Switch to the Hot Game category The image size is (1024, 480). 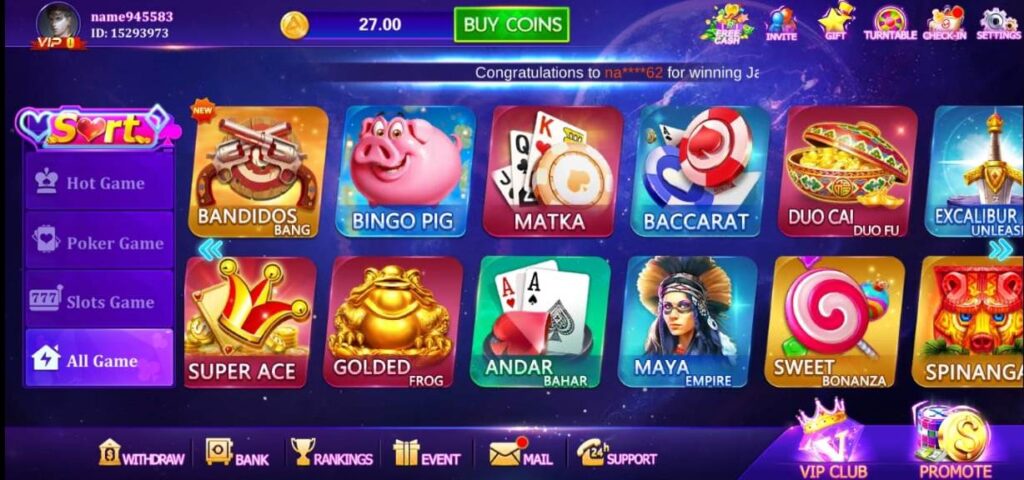click(x=99, y=183)
